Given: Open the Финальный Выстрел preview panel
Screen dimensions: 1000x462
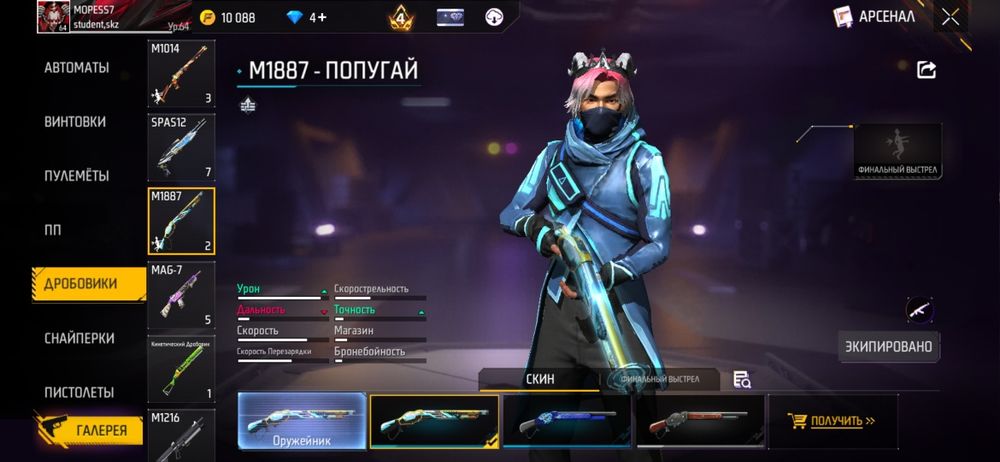Looking at the screenshot, I should click(x=897, y=151).
